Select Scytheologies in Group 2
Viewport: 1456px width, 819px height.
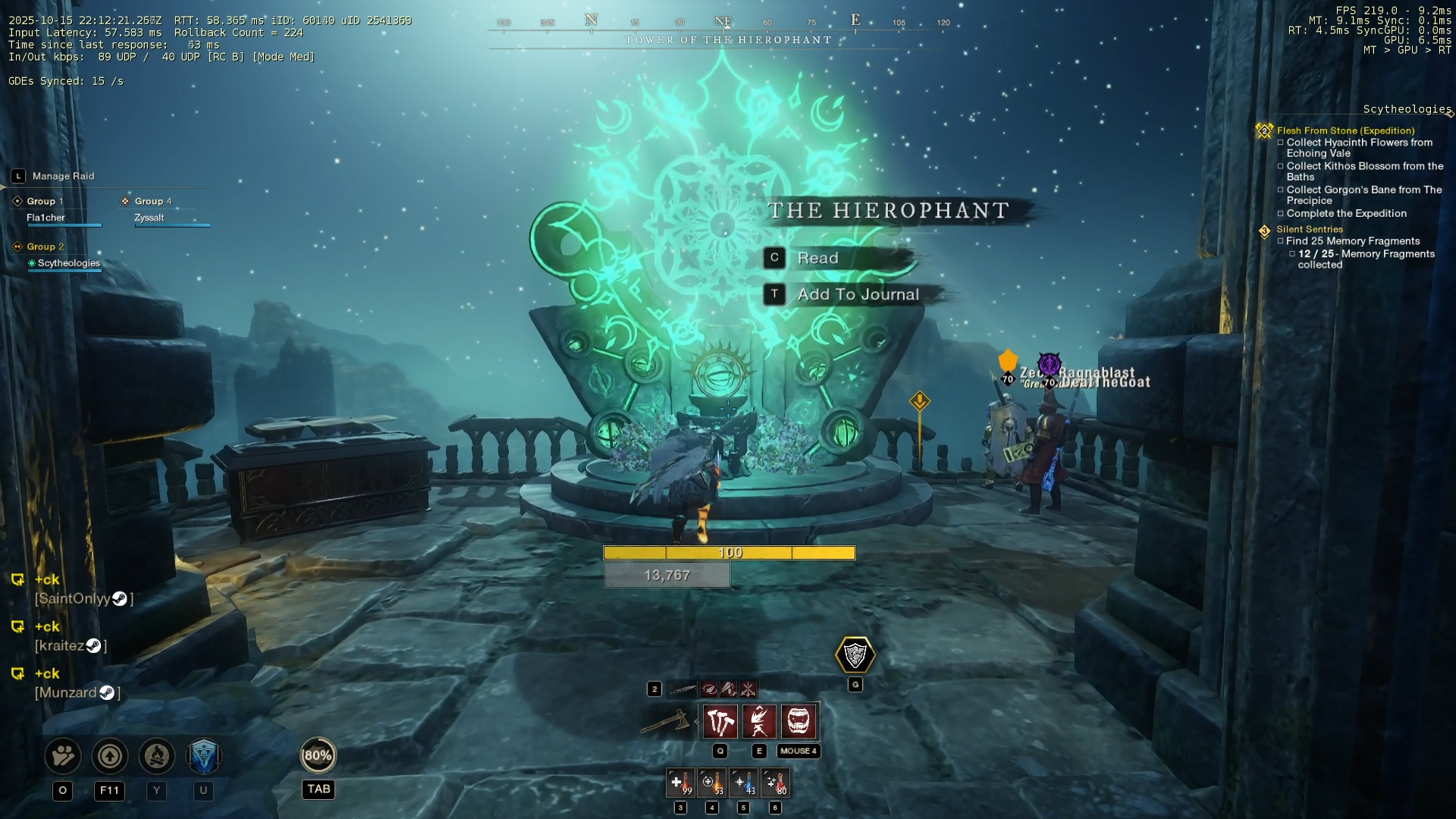tap(68, 264)
